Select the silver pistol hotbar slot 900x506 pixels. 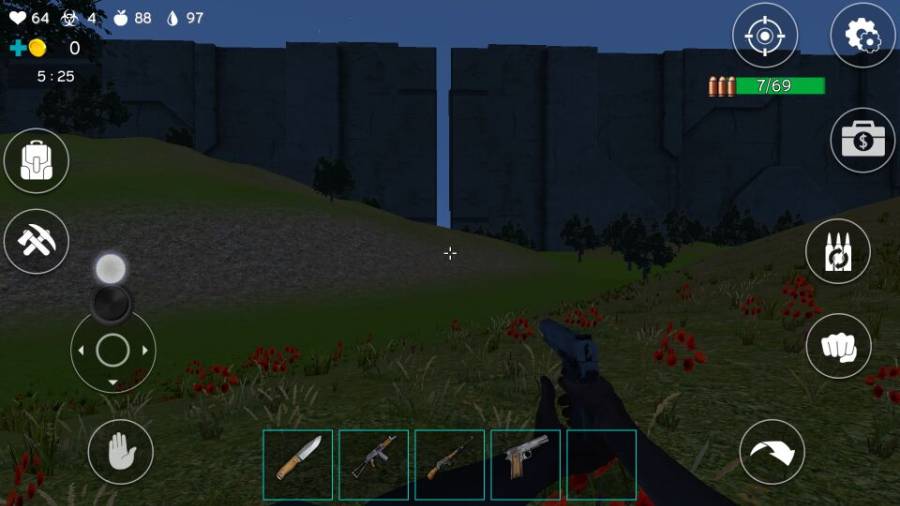526,464
